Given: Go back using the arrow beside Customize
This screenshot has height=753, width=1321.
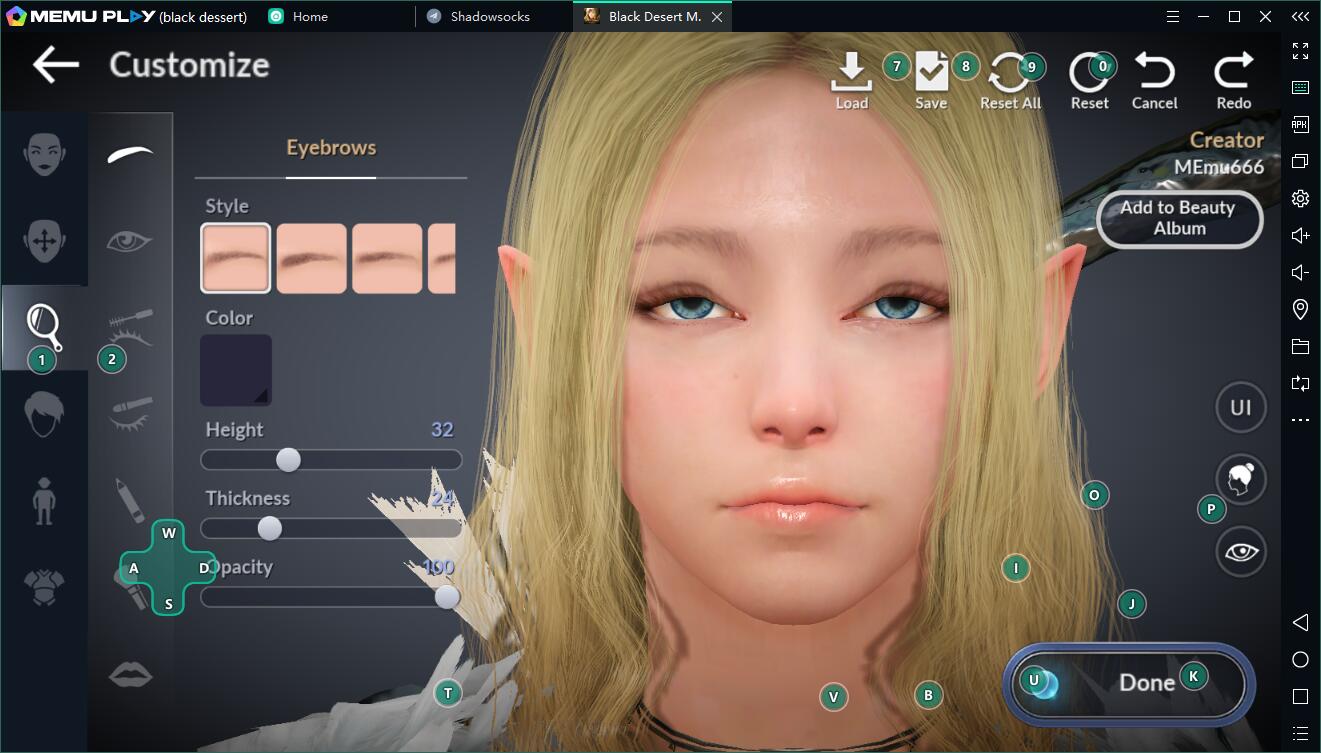Looking at the screenshot, I should click(x=55, y=65).
